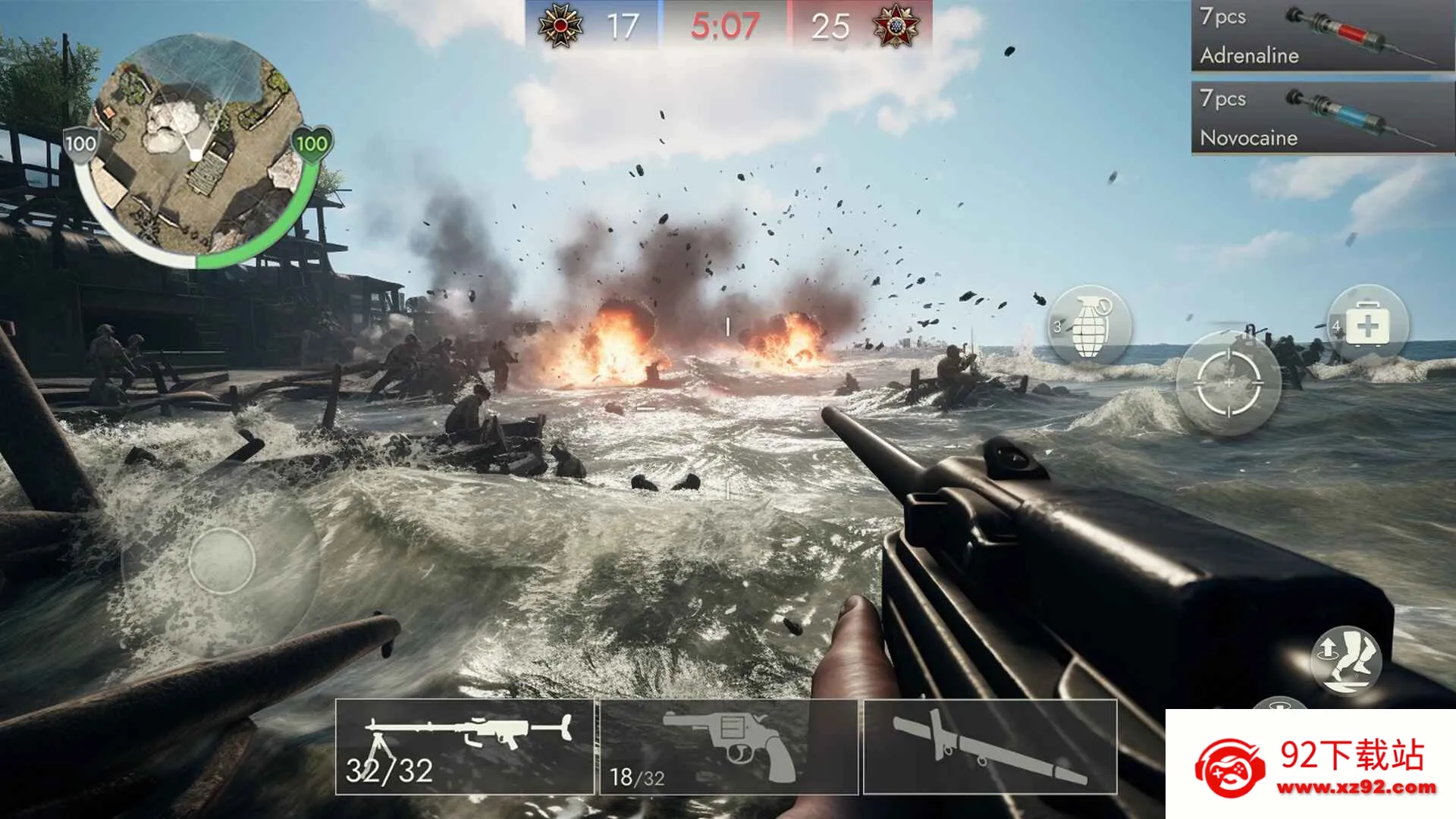1456x819 pixels.
Task: Visit the www.xz92.com watermark link
Action: [1356, 787]
